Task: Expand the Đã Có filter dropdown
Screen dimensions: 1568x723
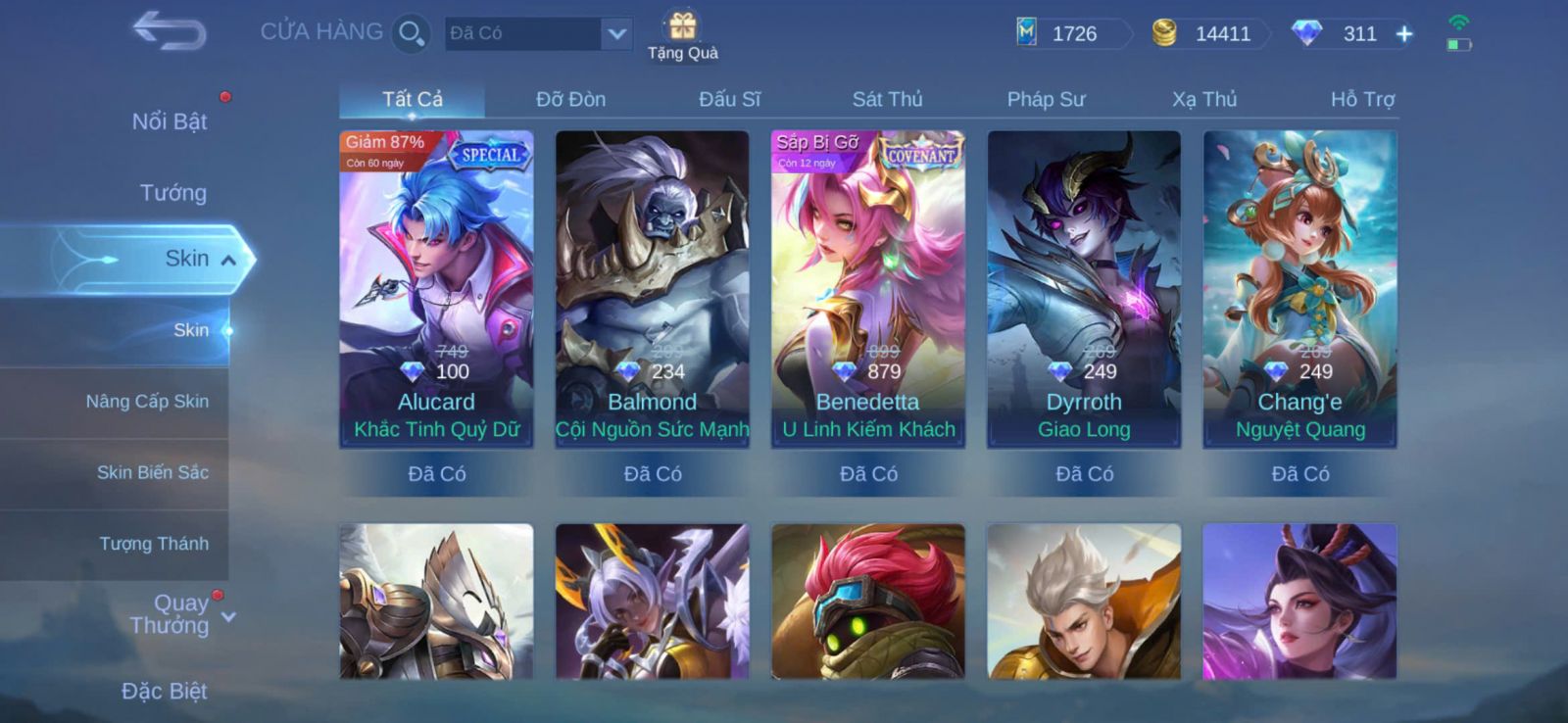Action: 615,34
